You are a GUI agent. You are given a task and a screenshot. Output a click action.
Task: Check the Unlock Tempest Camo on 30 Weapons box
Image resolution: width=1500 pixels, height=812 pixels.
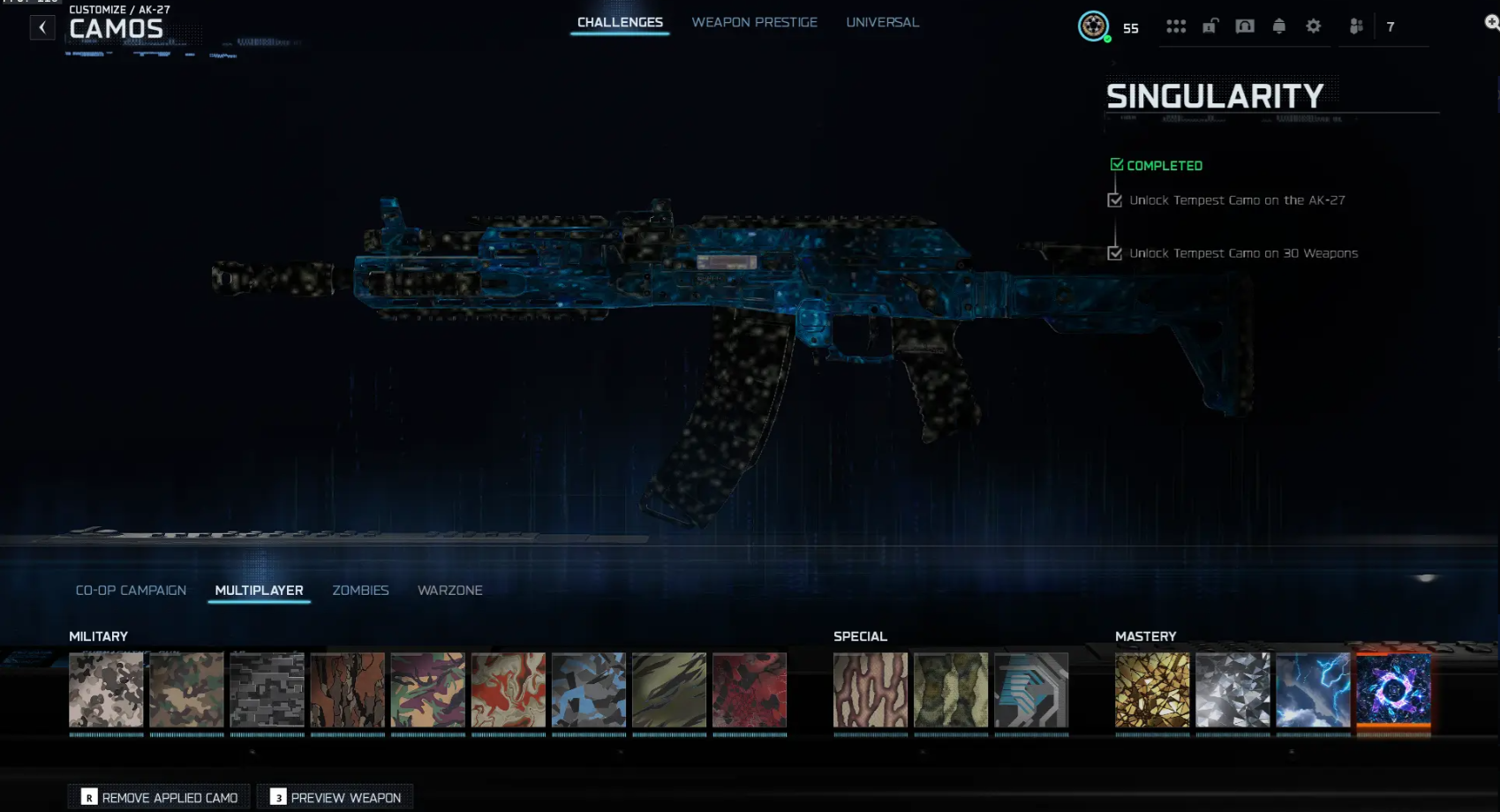coord(1114,252)
